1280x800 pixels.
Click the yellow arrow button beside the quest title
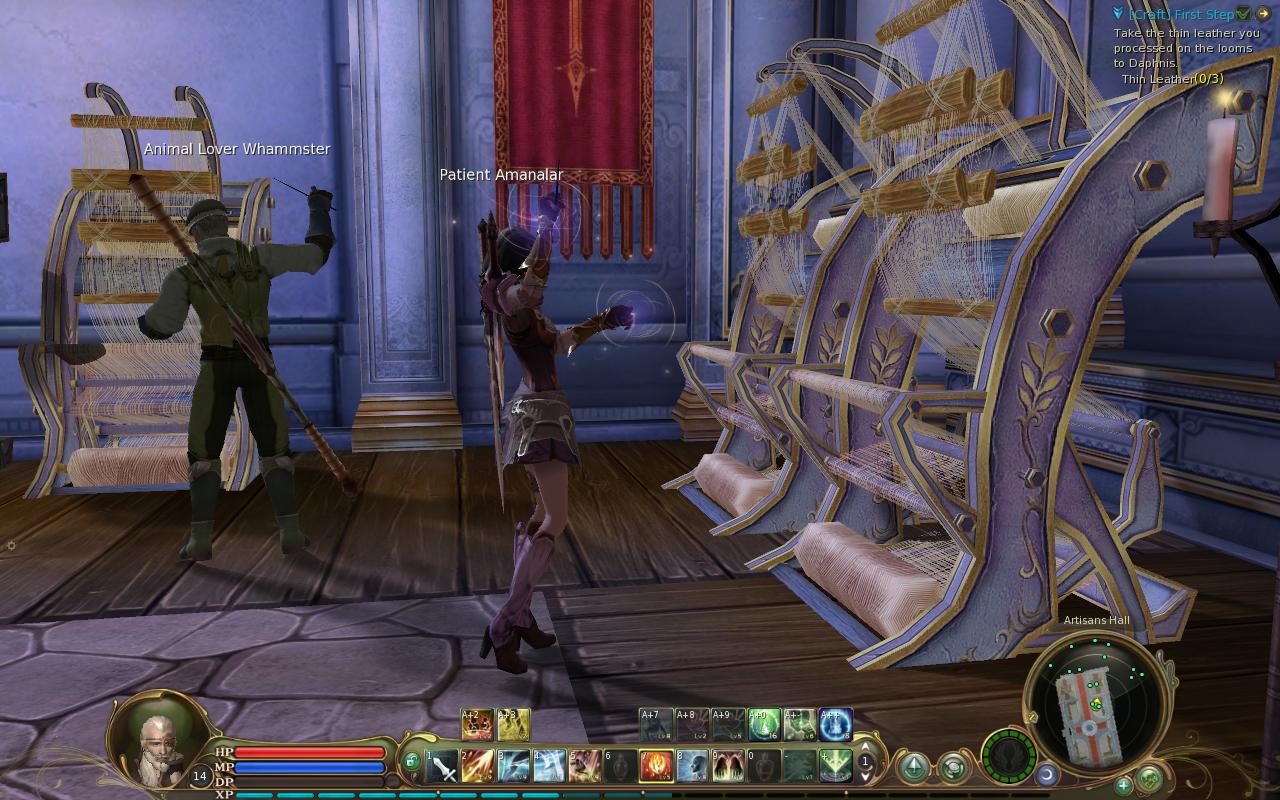point(1262,14)
